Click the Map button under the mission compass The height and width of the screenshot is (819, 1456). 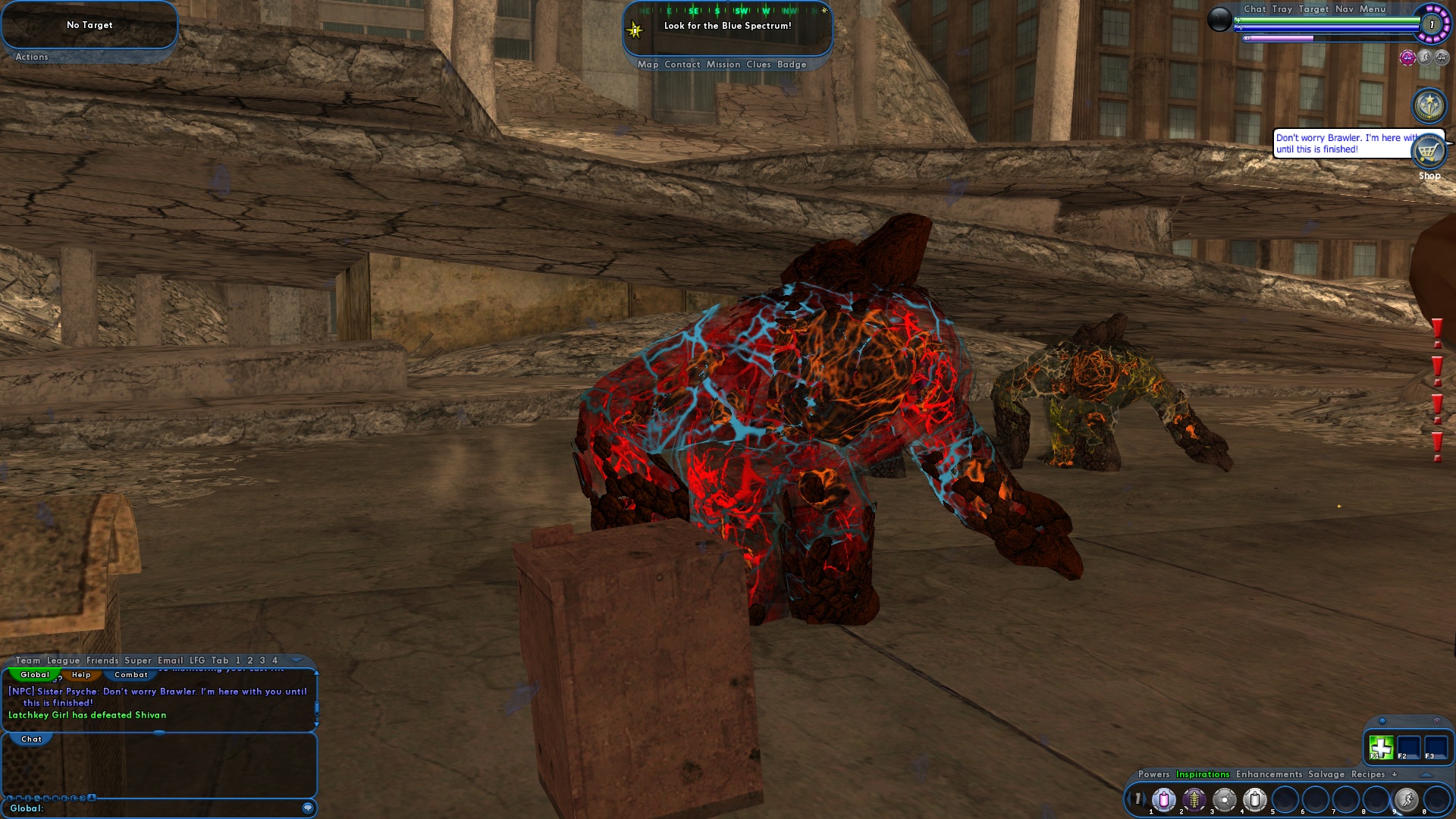pyautogui.click(x=646, y=64)
